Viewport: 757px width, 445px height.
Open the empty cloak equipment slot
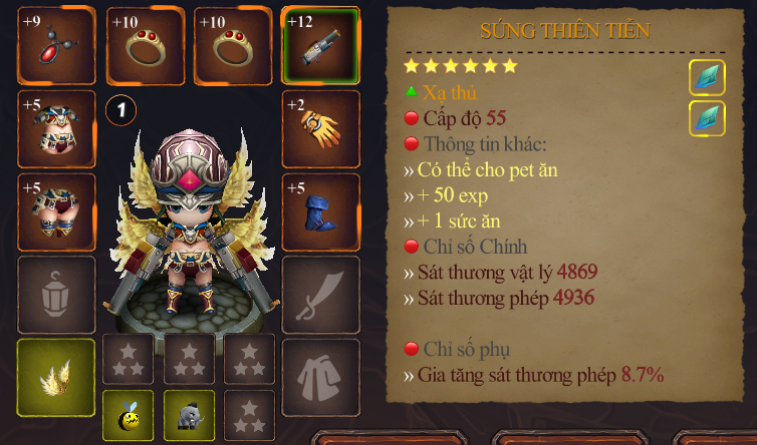(x=320, y=377)
